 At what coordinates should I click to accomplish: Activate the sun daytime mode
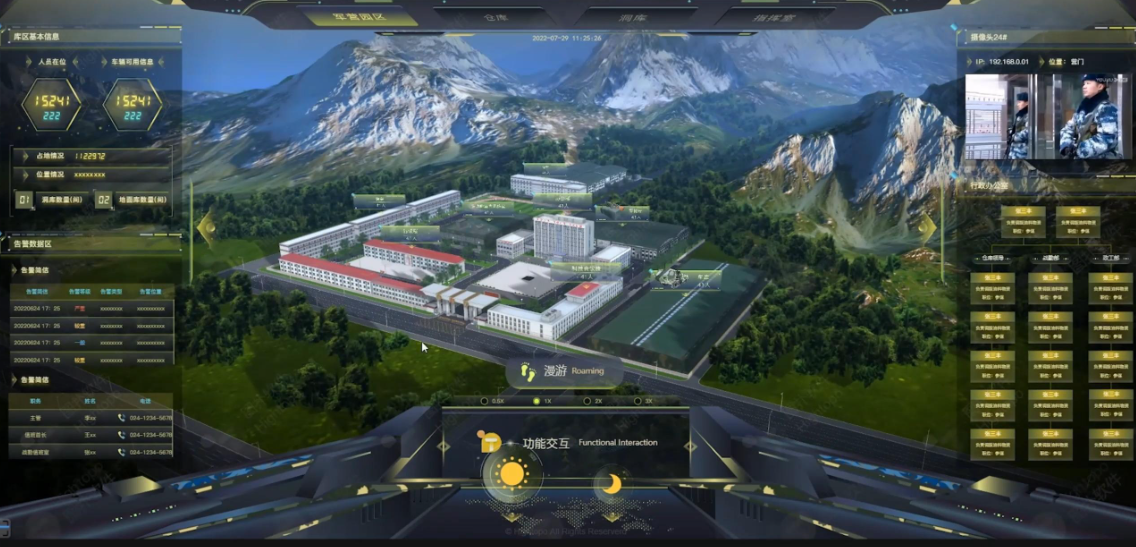[512, 474]
